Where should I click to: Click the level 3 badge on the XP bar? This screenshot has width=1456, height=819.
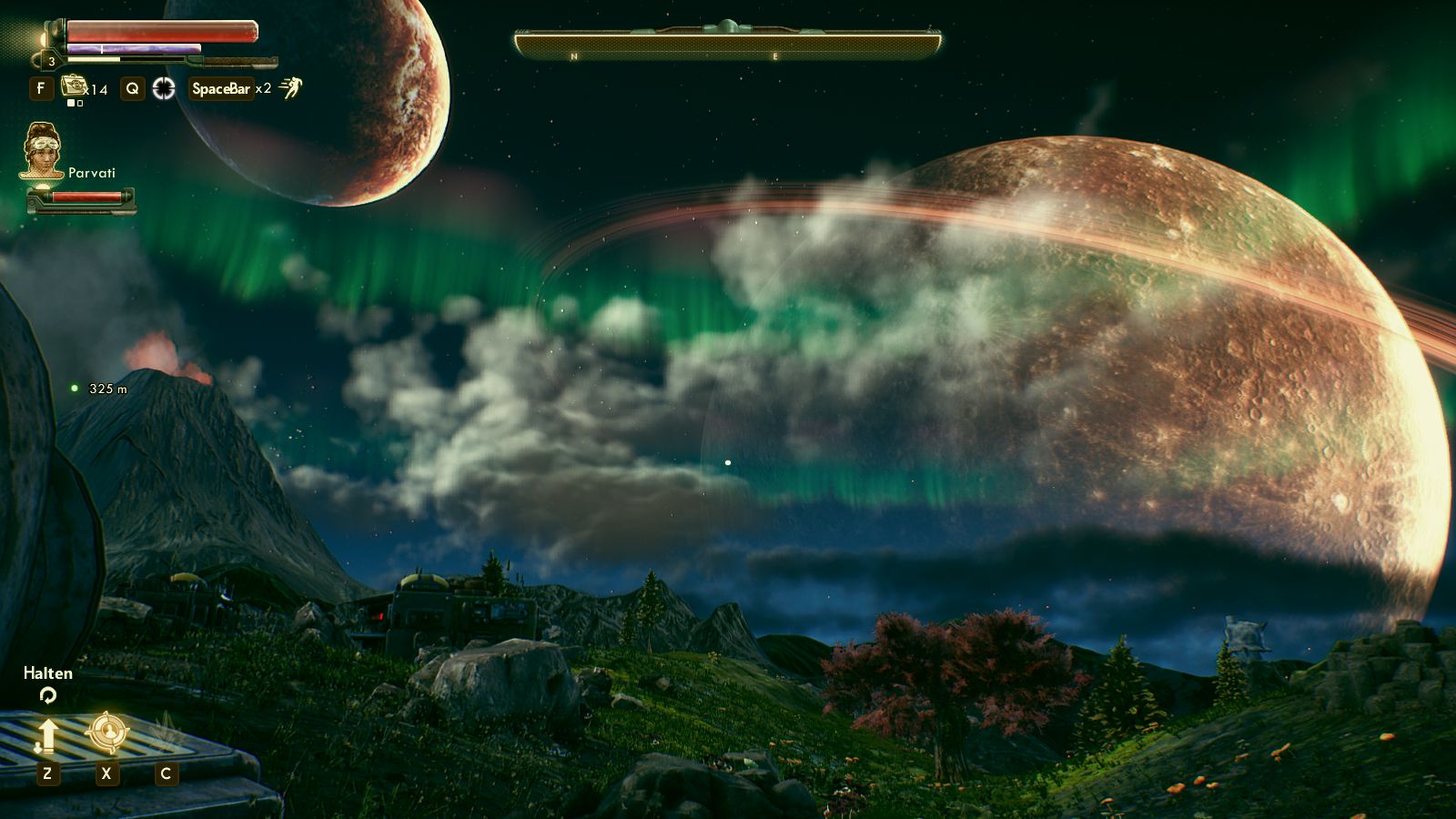click(x=52, y=61)
